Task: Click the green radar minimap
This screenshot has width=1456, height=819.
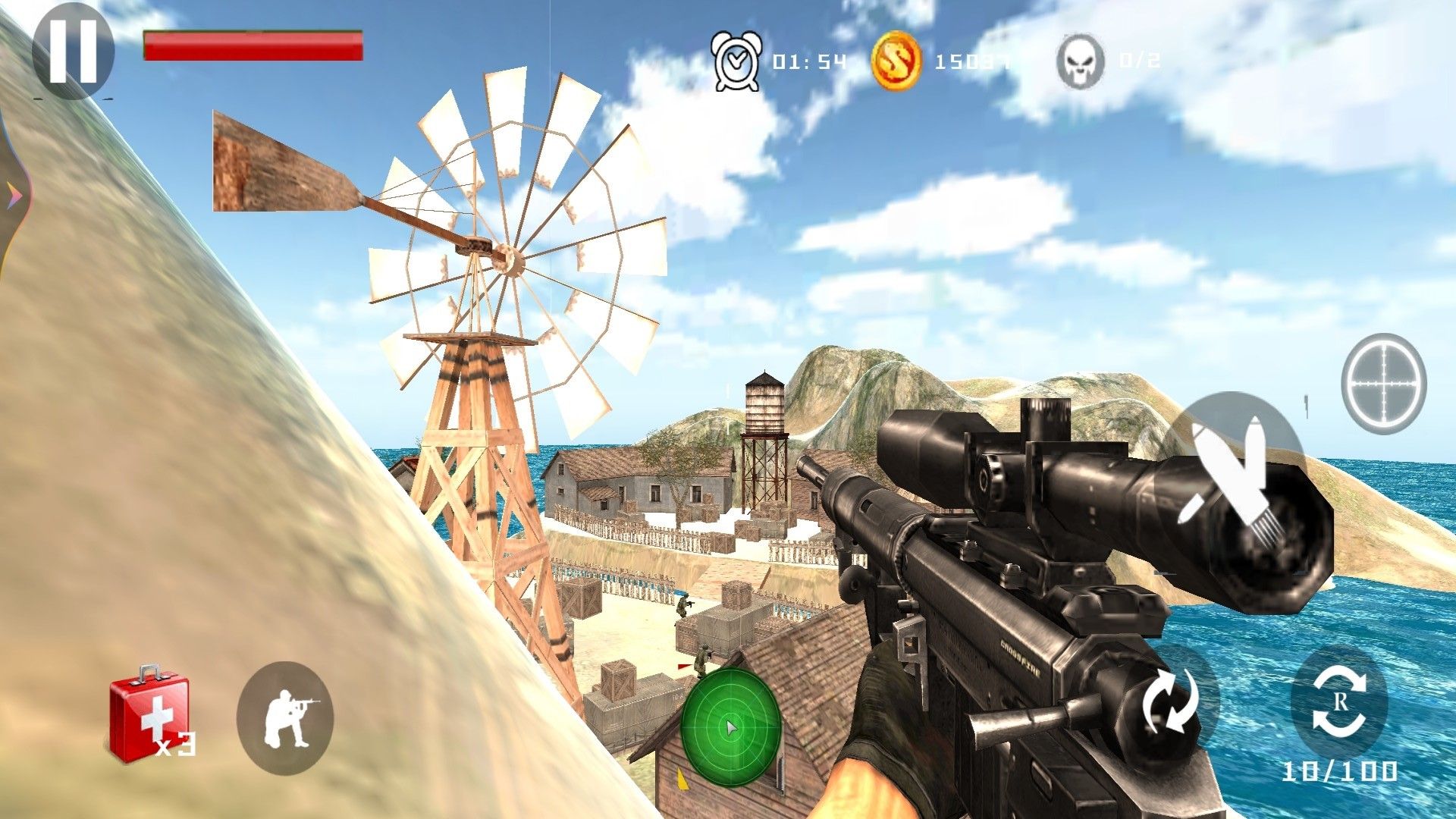Action: point(730,727)
